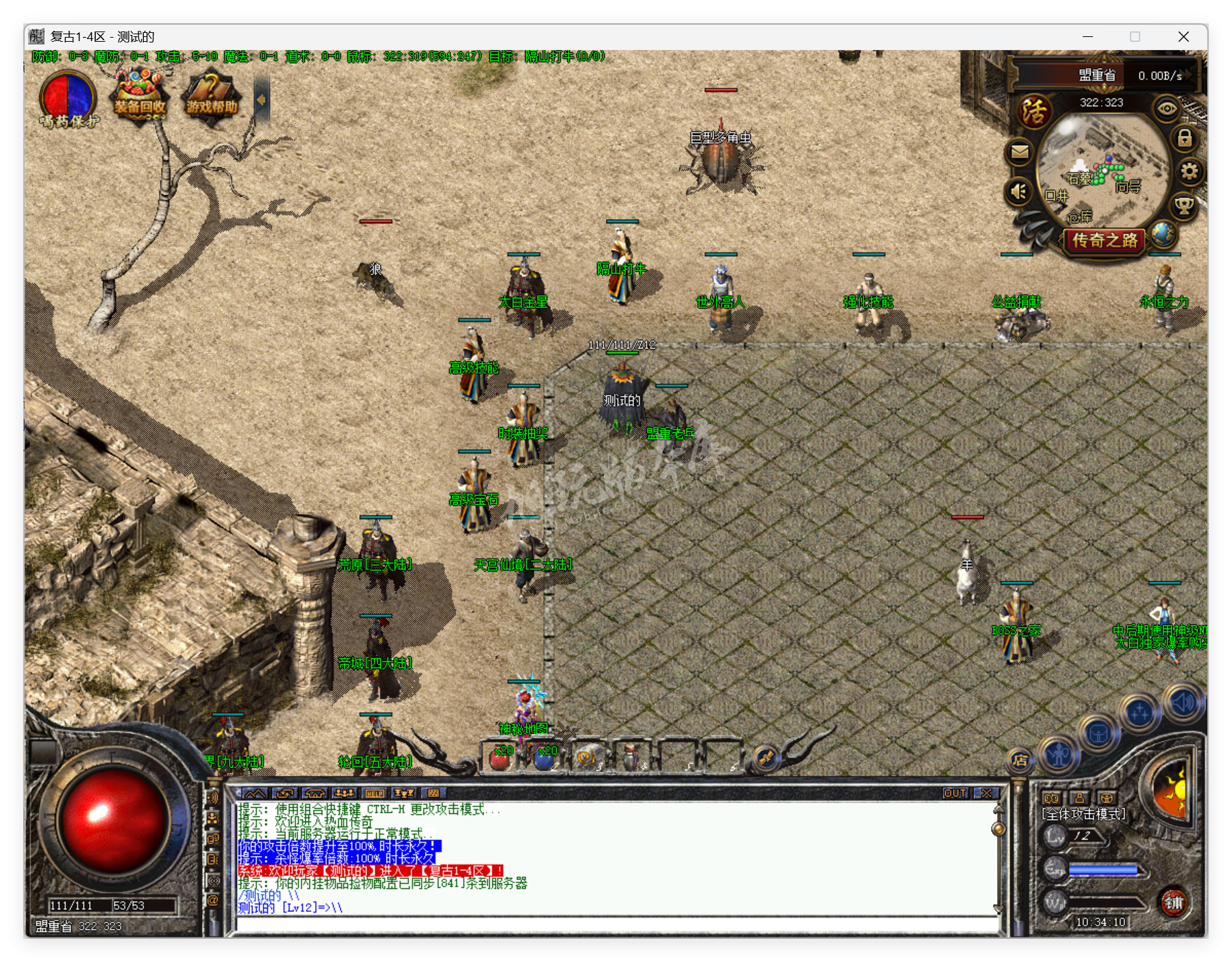Toggle the lock icon beside the minimap

pos(1185,140)
